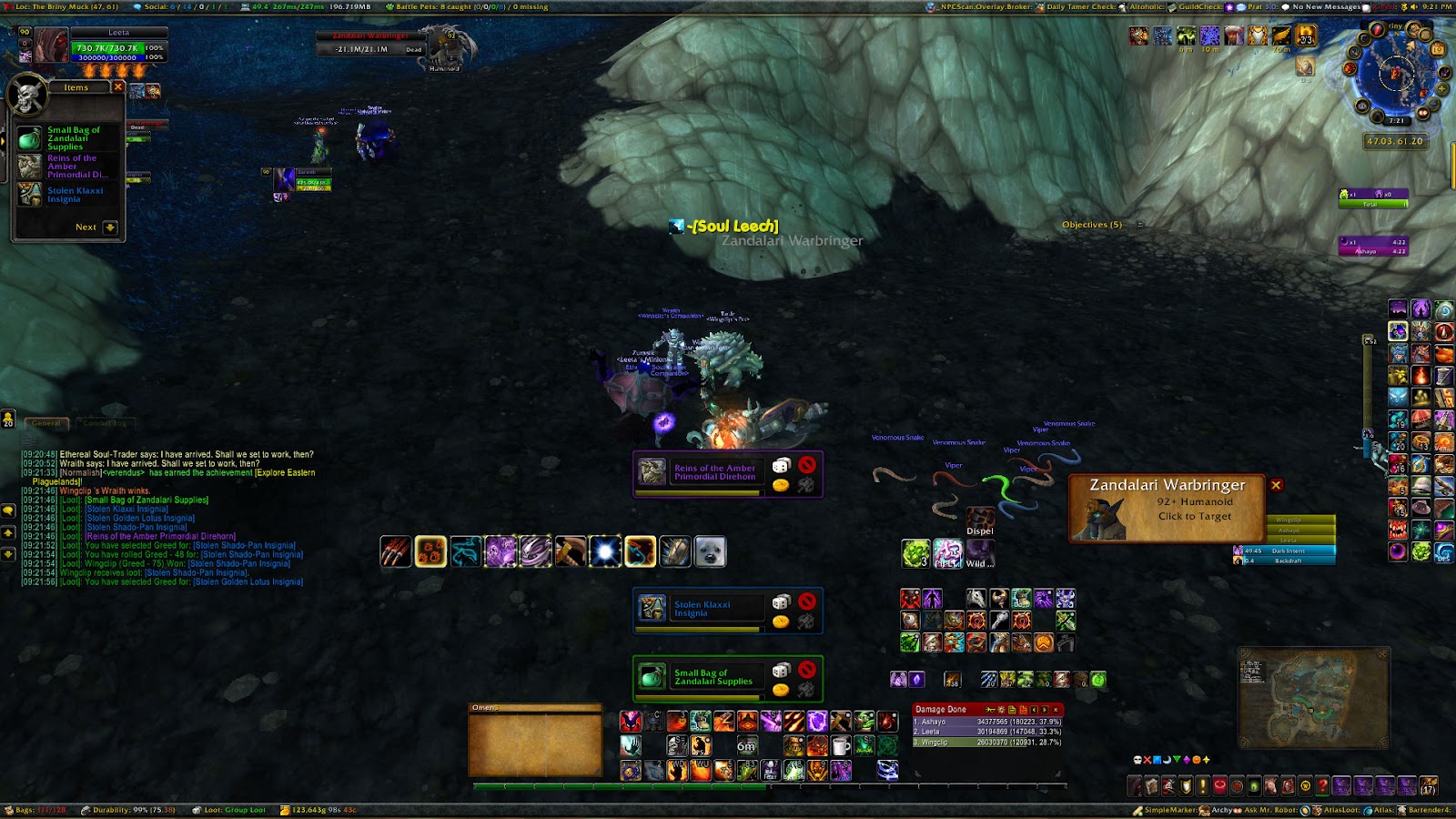Roll Greed on Small Bag of Zandalari Supplies
Image resolution: width=1456 pixels, height=819 pixels.
[781, 690]
